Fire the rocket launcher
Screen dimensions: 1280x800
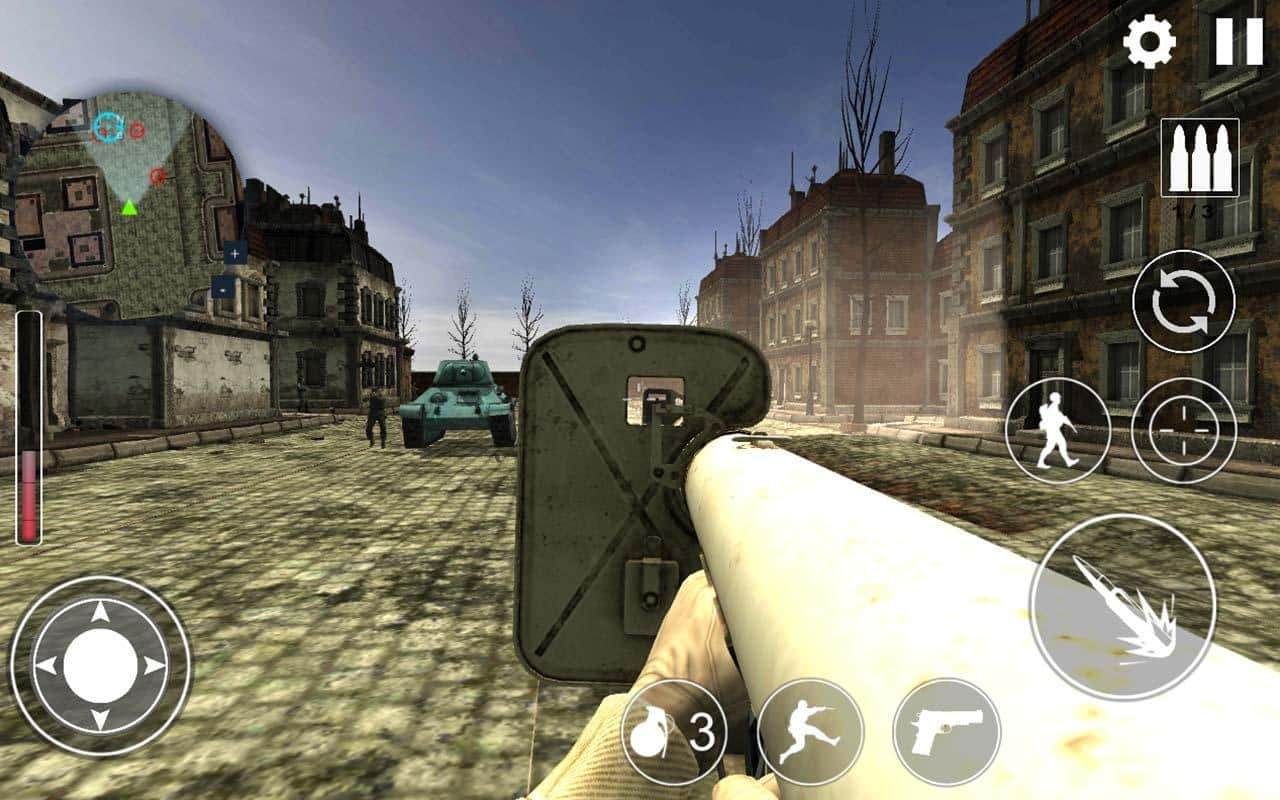(1122, 607)
